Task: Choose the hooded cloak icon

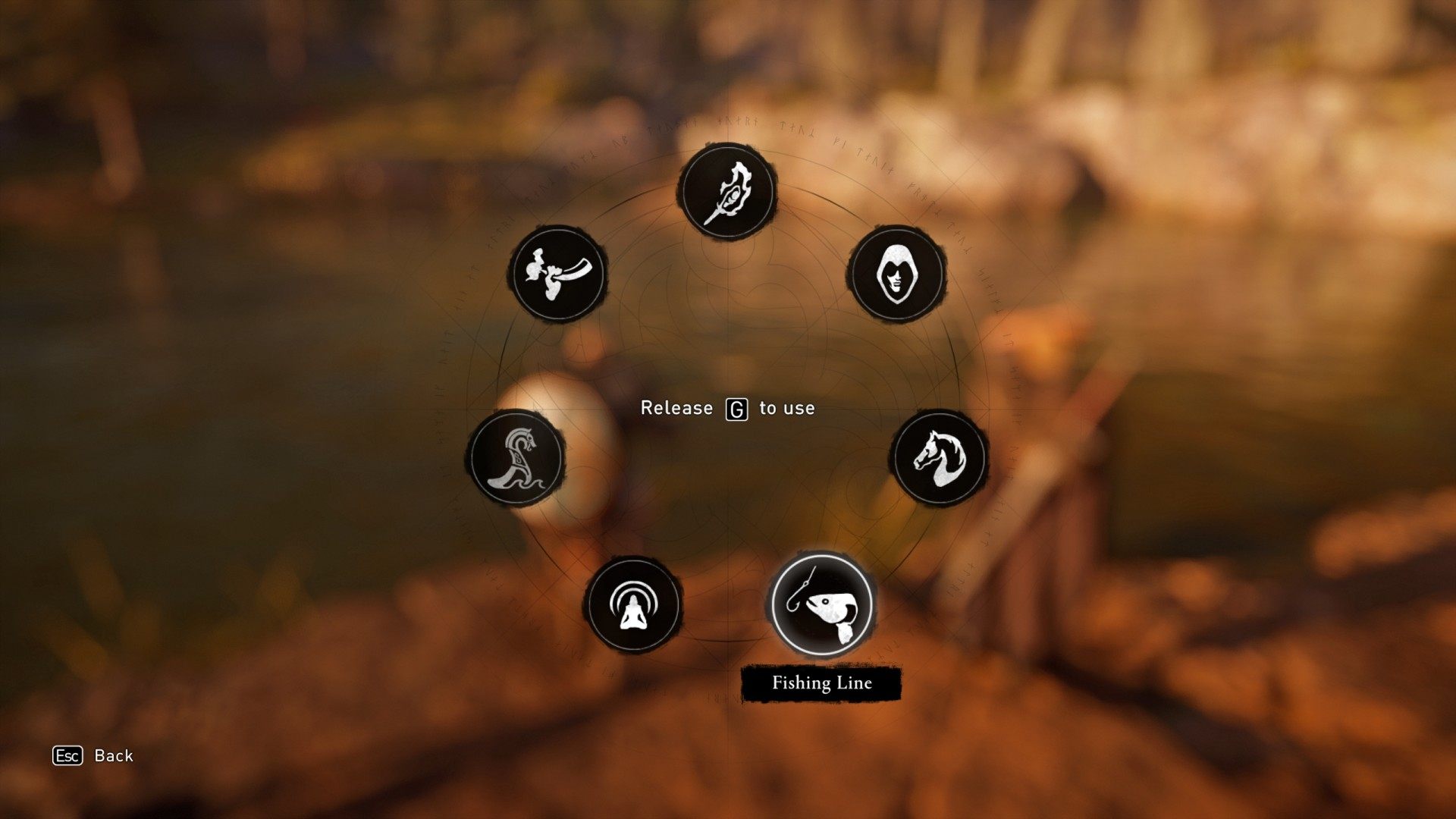Action: tap(896, 274)
